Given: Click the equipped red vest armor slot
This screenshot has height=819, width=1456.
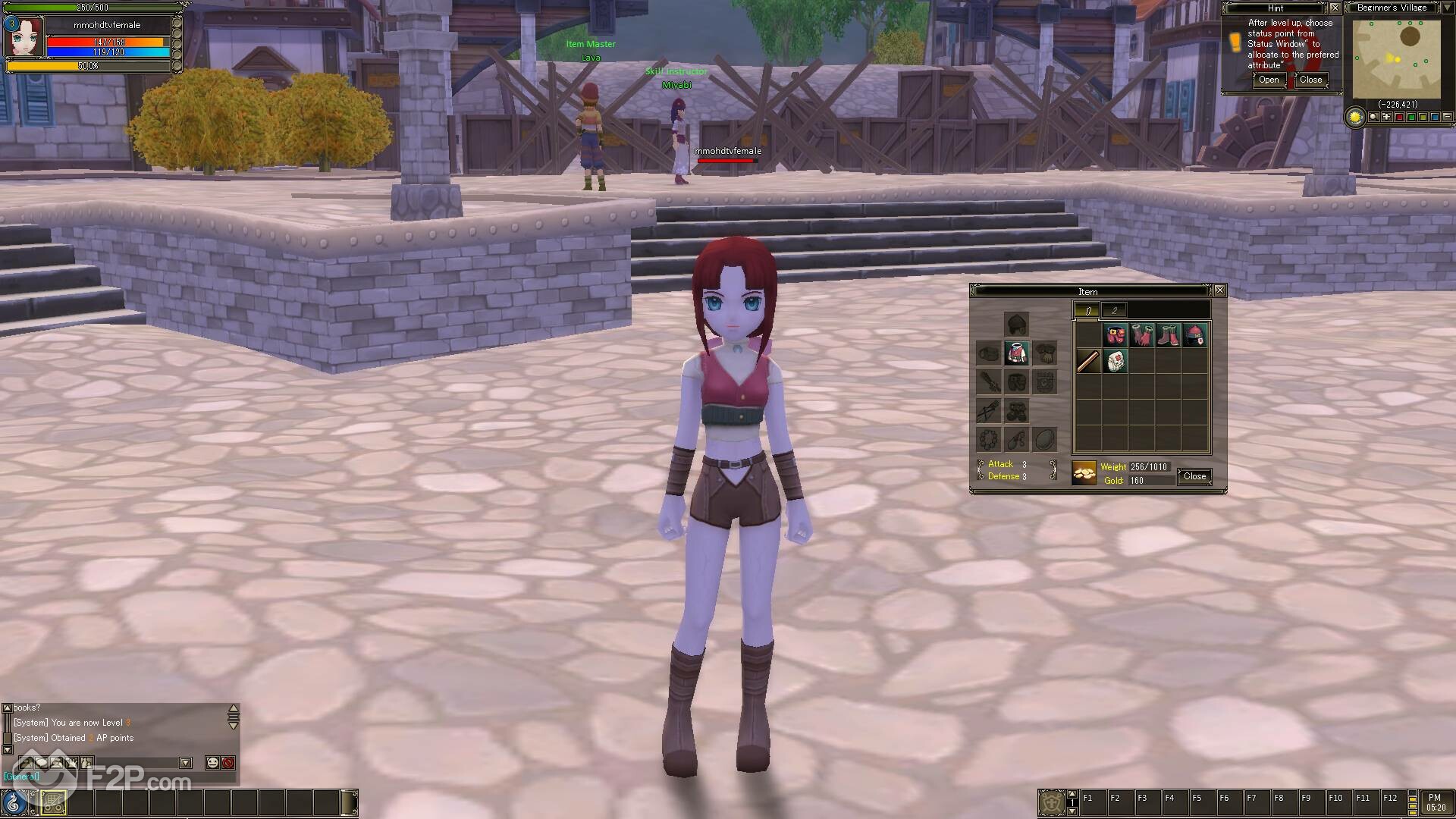Looking at the screenshot, I should point(1016,353).
